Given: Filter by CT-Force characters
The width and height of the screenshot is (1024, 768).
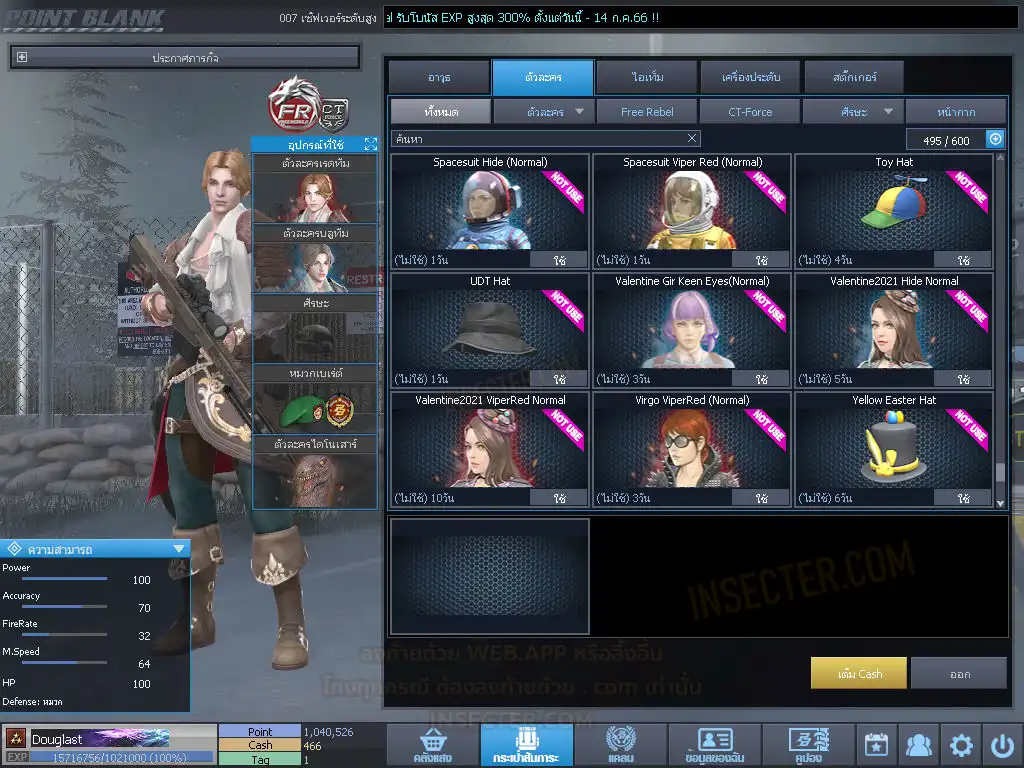Looking at the screenshot, I should click(x=750, y=112).
